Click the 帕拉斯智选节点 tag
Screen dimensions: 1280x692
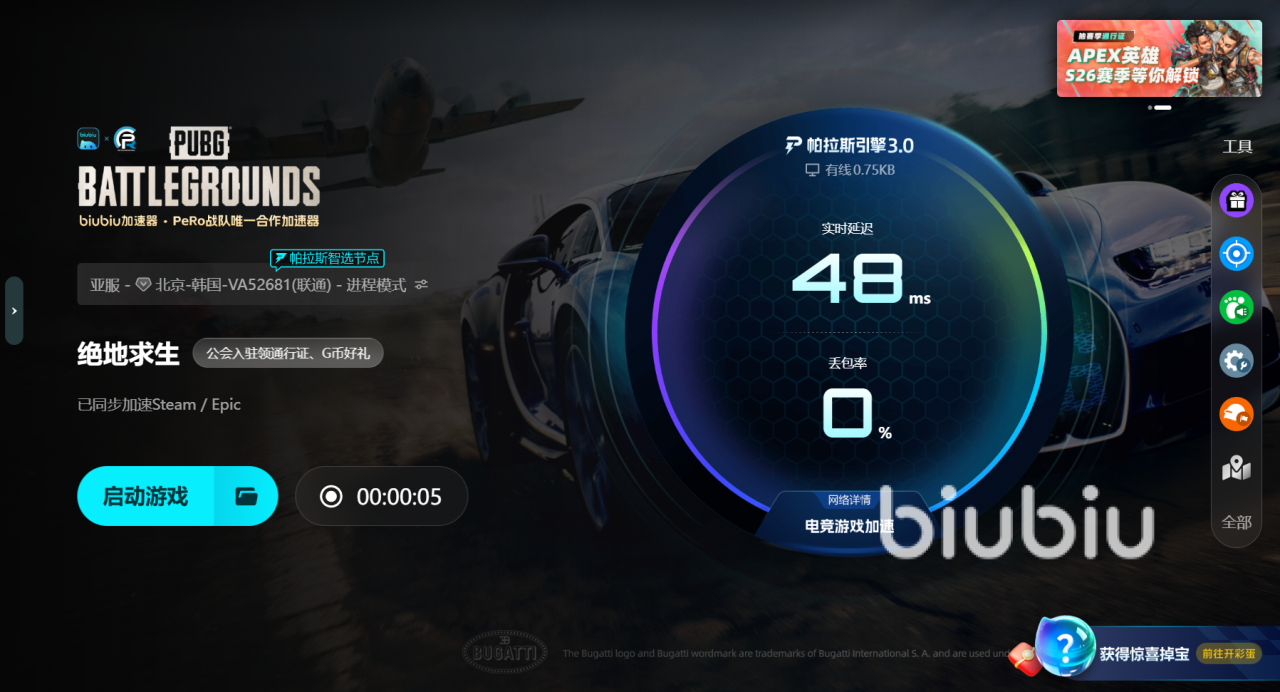327,258
